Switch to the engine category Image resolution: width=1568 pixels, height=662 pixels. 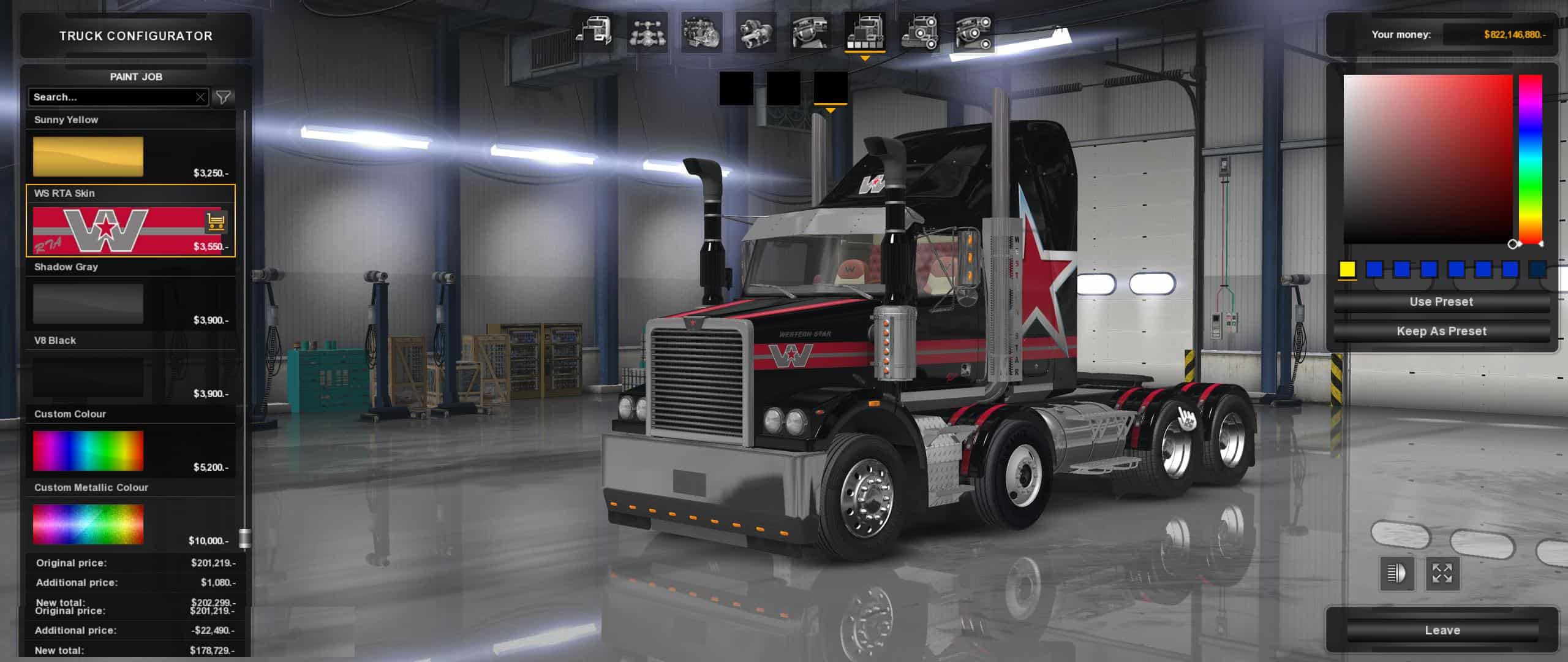[701, 32]
